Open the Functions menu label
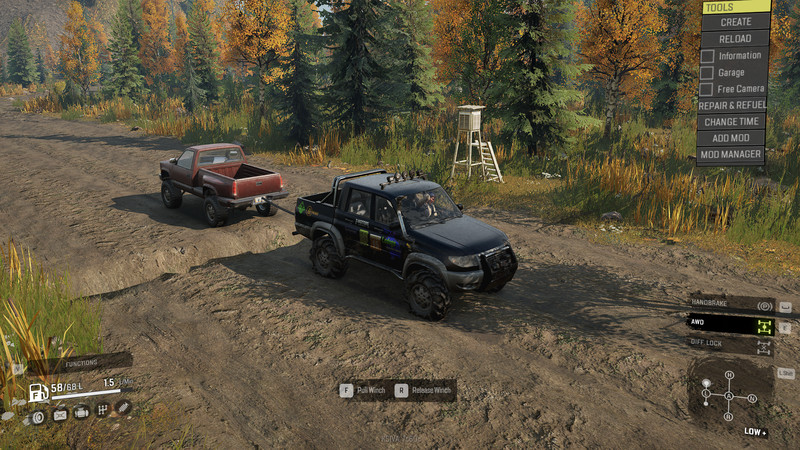This screenshot has width=800, height=450. [84, 363]
